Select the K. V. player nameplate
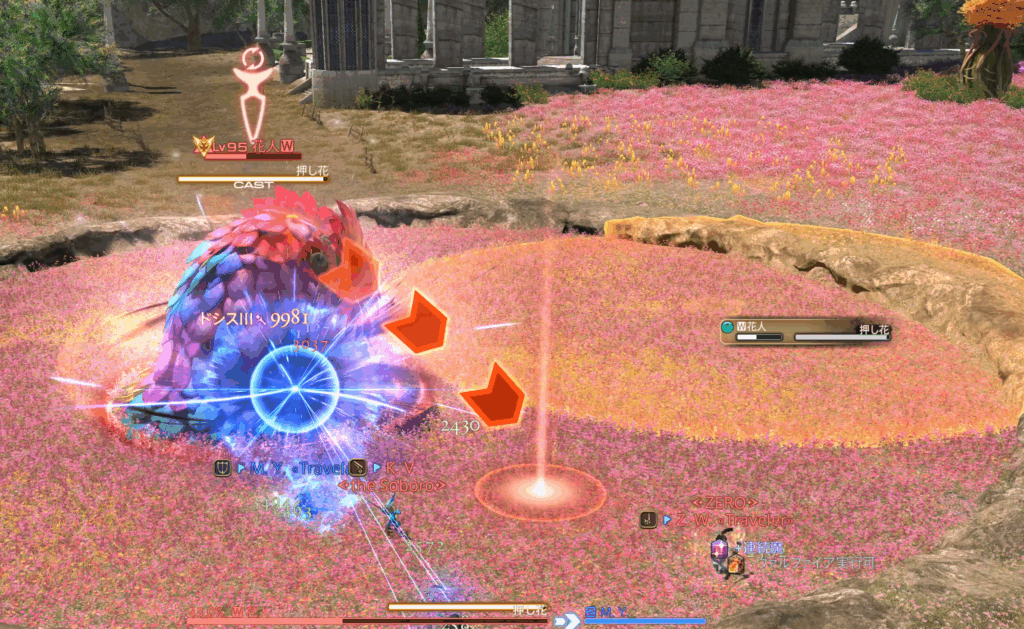 tap(395, 468)
